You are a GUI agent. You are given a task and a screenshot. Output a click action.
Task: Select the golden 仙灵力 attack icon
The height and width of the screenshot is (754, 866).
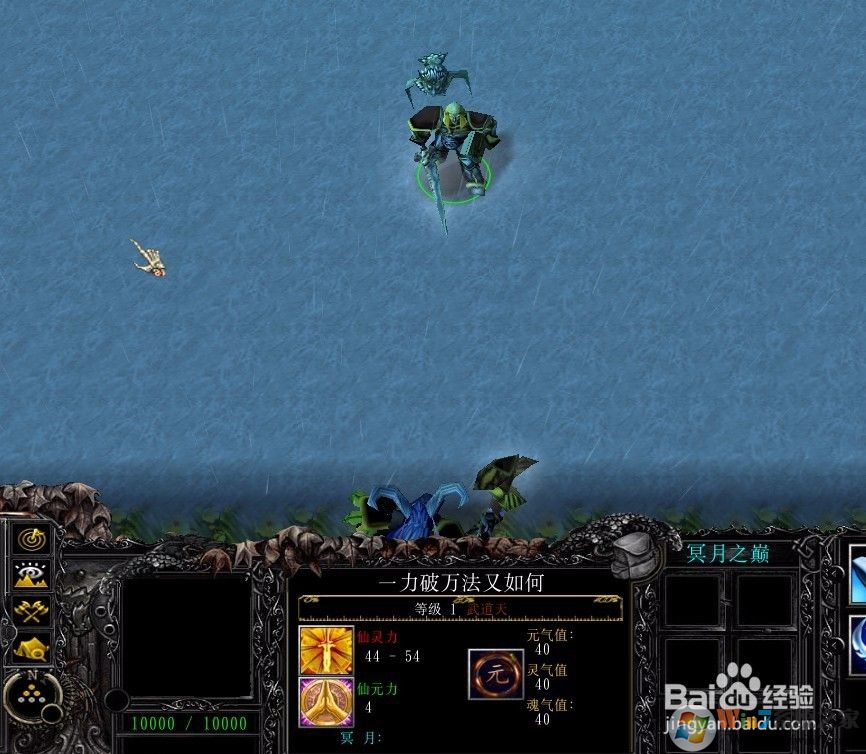click(319, 648)
